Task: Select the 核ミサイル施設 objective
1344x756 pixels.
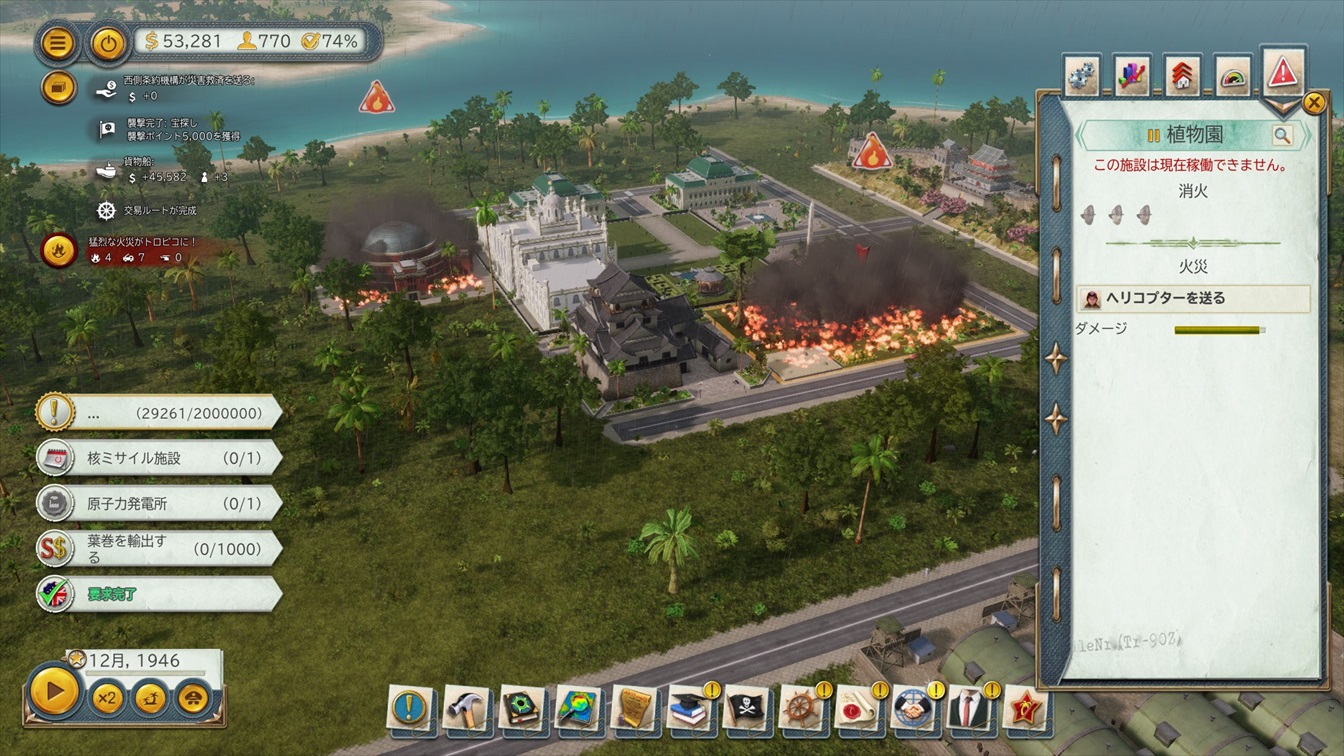Action: [x=158, y=458]
